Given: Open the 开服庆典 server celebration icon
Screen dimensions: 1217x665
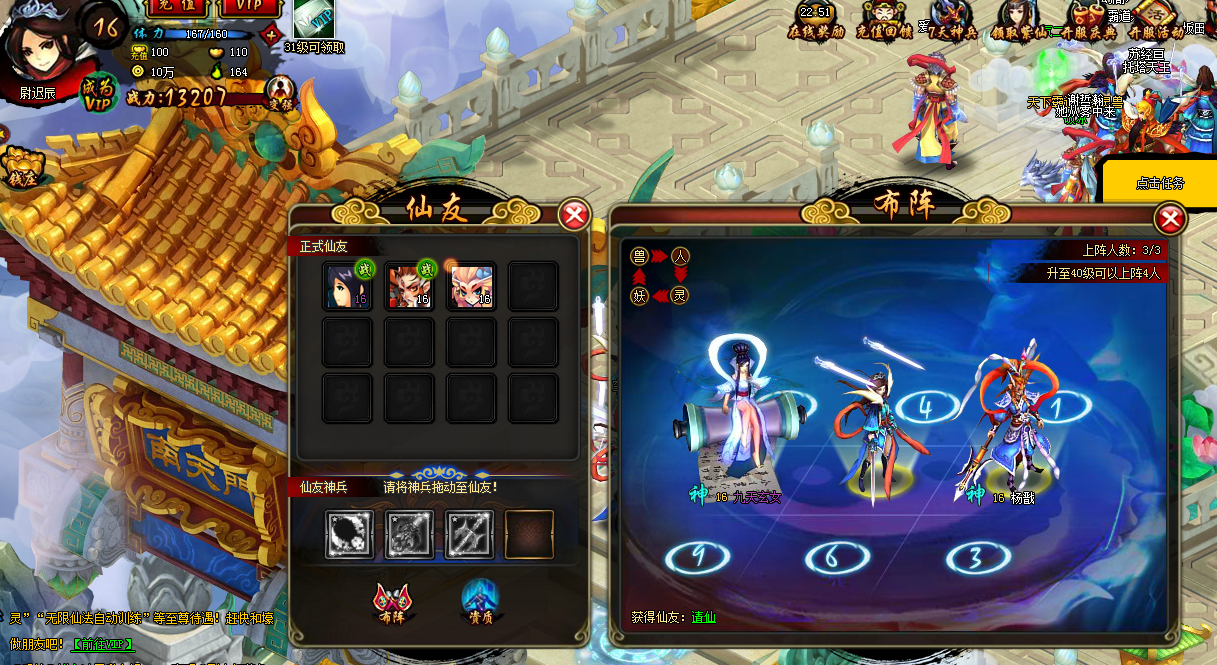Looking at the screenshot, I should 1090,19.
